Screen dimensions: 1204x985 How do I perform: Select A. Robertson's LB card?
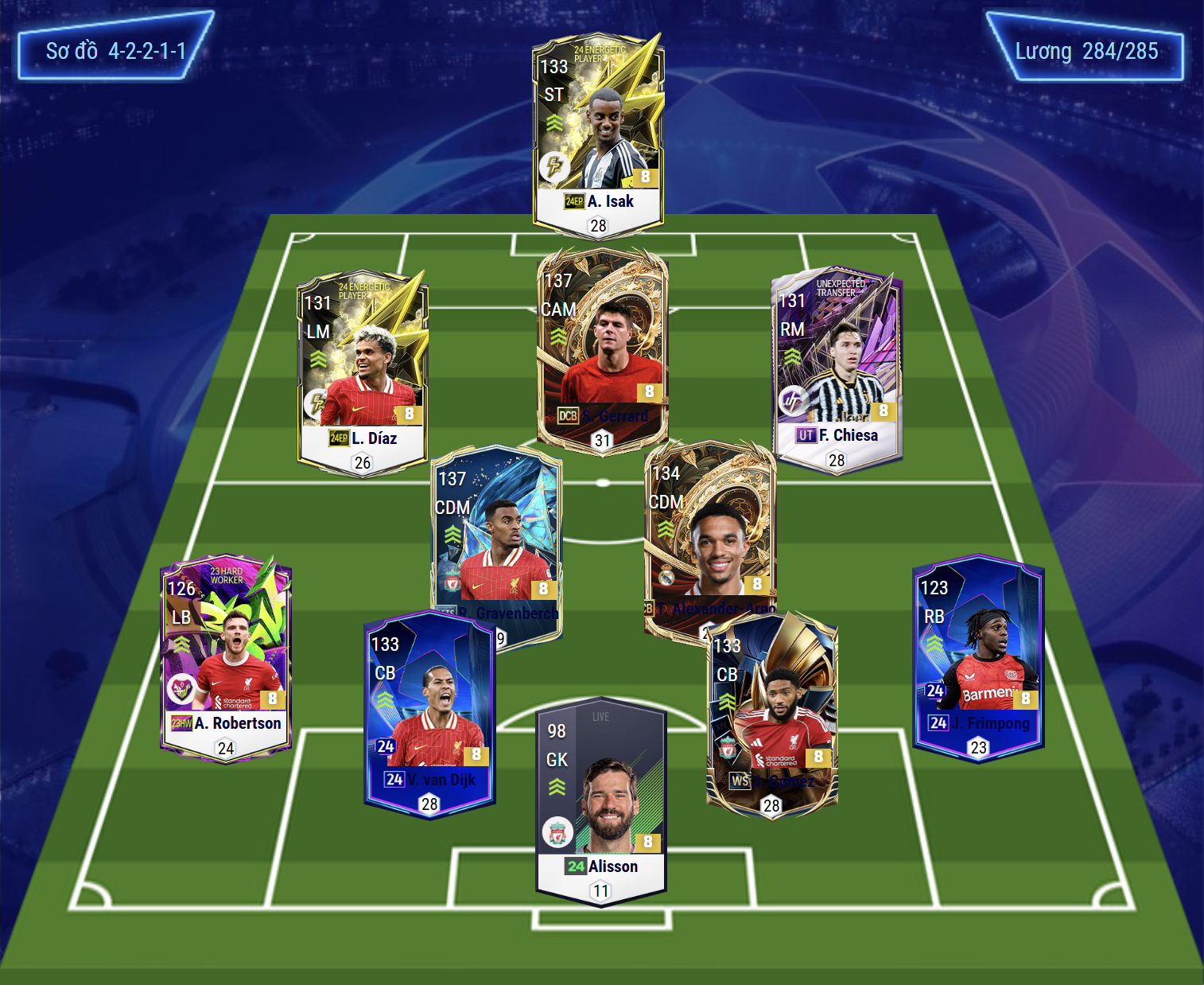[x=226, y=656]
